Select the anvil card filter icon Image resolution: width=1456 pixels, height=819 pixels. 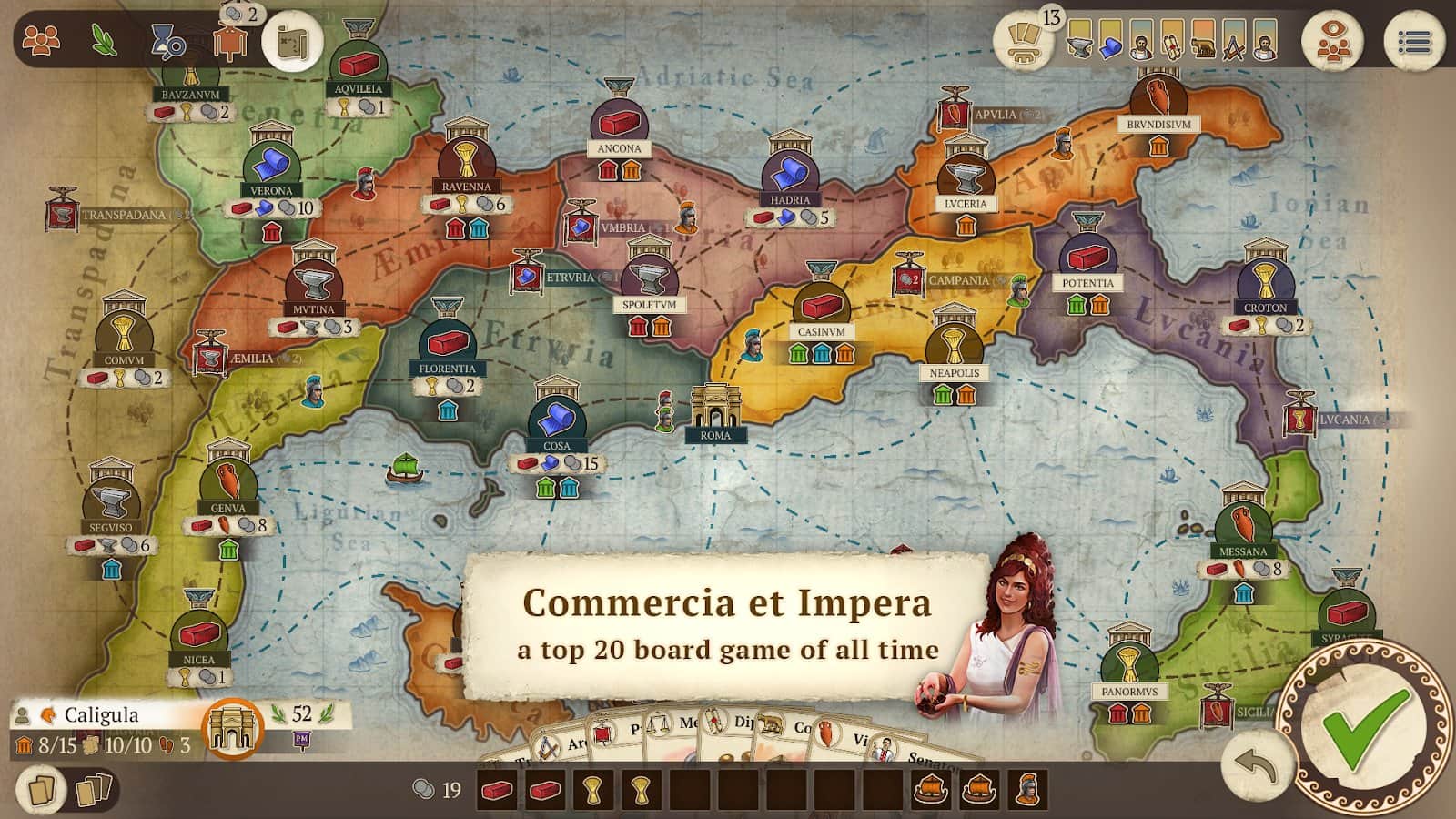click(x=1079, y=41)
